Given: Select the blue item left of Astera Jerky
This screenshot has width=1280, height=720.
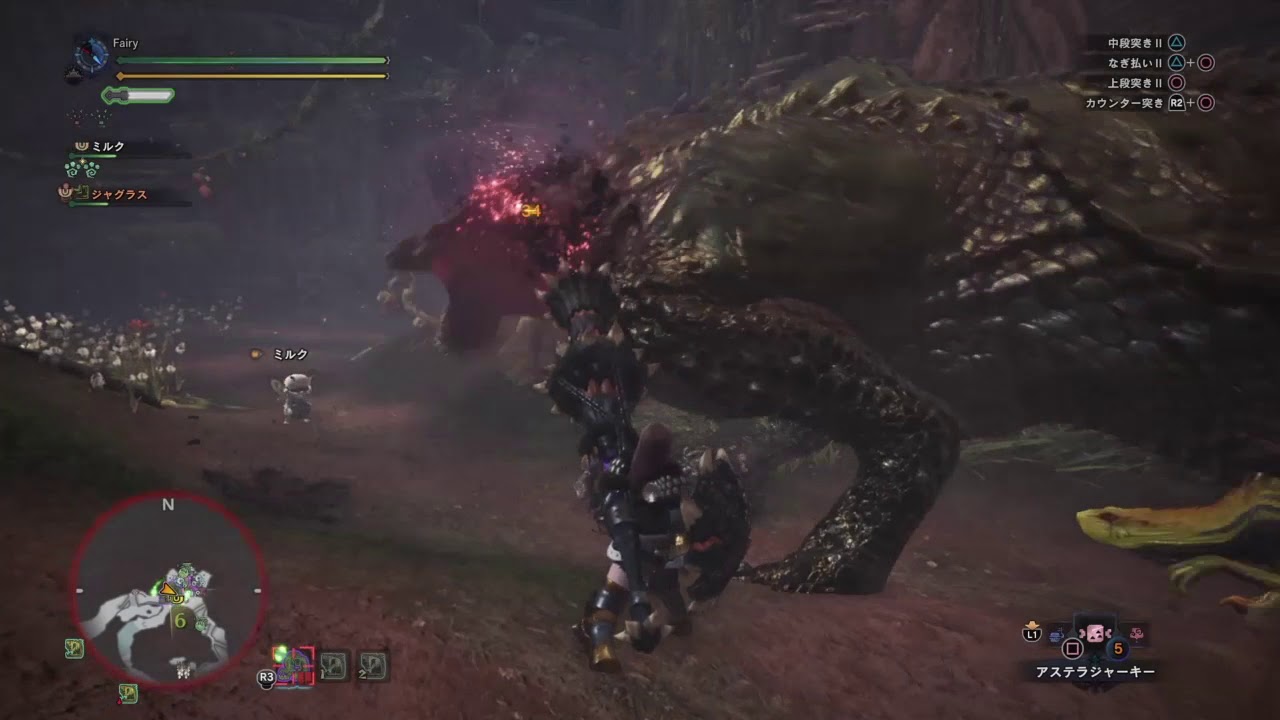Looking at the screenshot, I should (x=1056, y=634).
